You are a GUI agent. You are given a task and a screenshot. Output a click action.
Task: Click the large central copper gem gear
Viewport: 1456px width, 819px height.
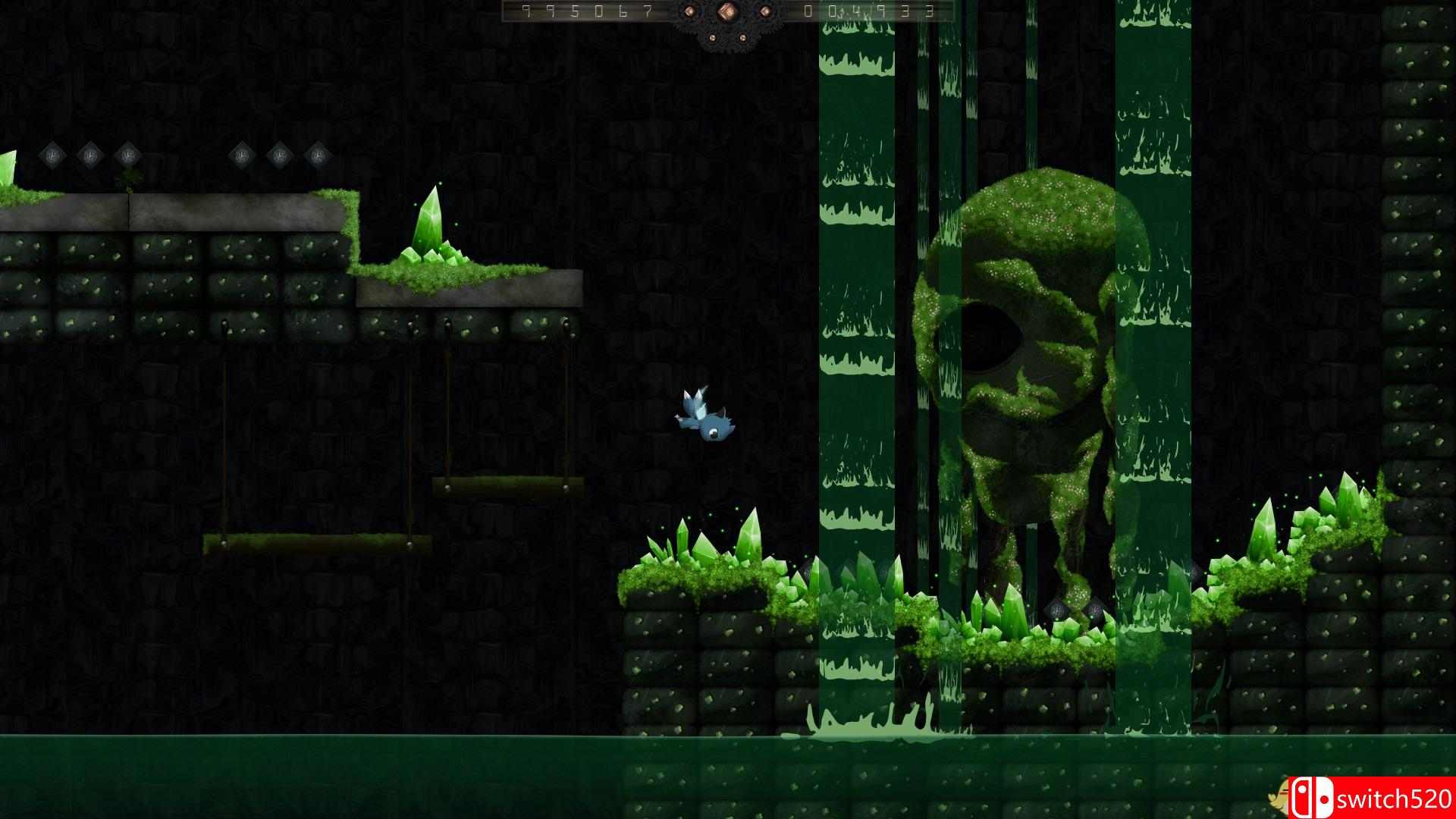726,11
